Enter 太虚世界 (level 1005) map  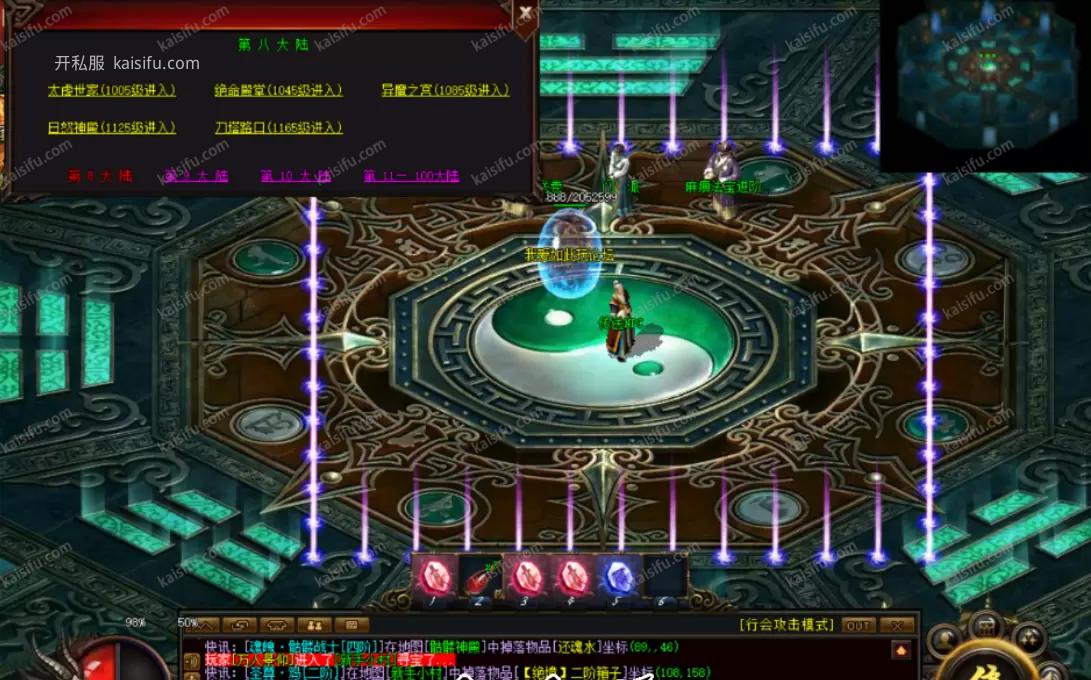click(x=111, y=90)
